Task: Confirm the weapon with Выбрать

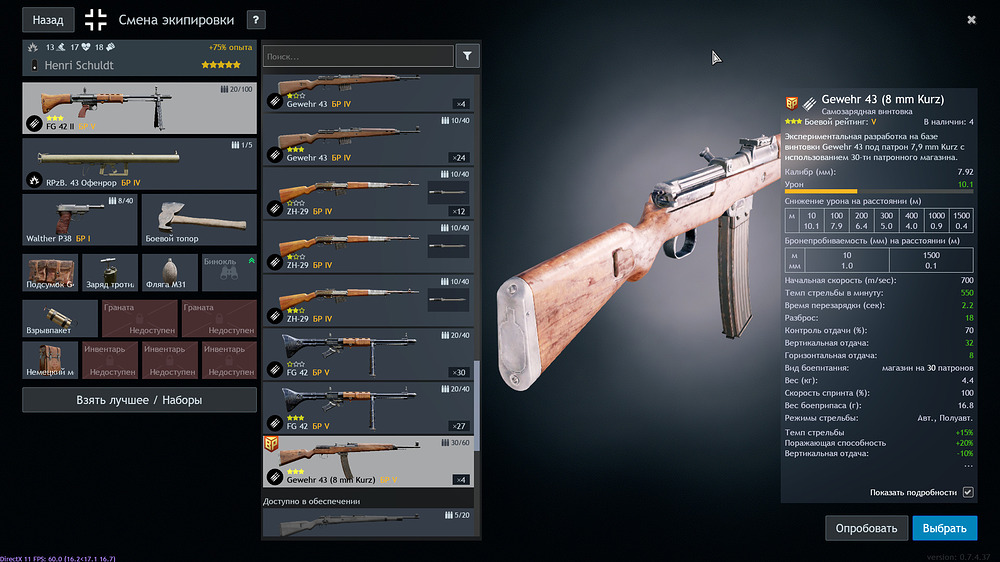Action: click(944, 527)
